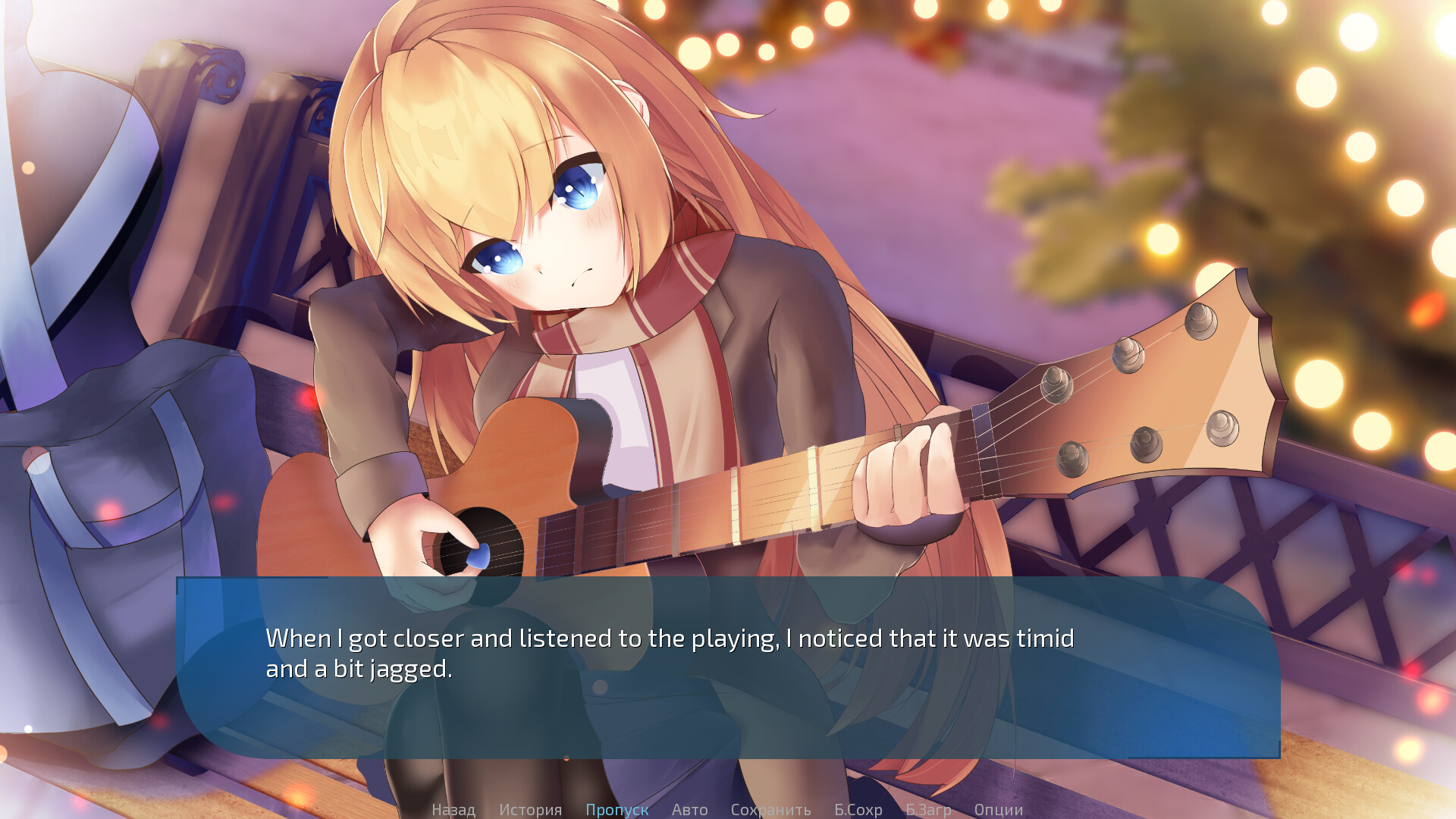Click Назад to rewind to previous line
The image size is (1456, 819).
coord(453,809)
